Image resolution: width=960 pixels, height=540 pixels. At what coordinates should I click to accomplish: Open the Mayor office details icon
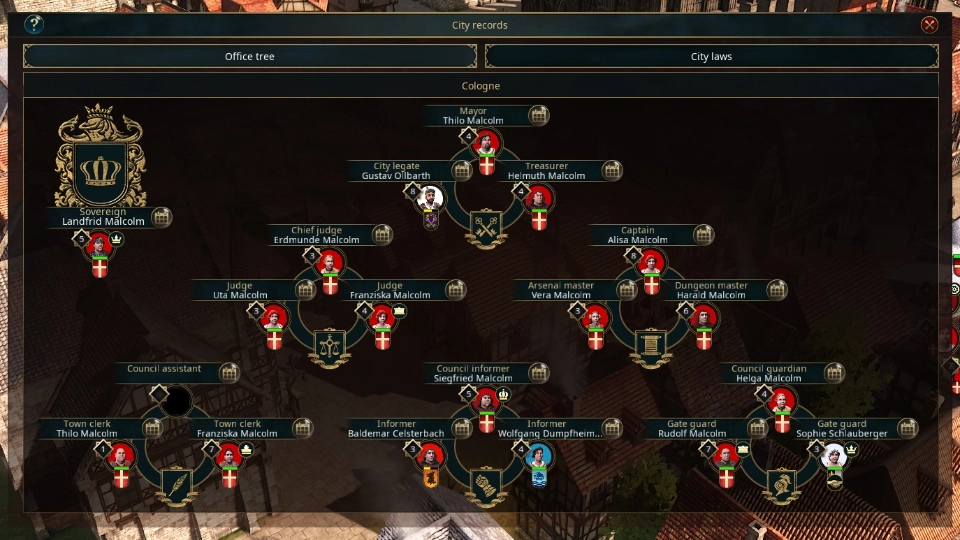(x=538, y=115)
